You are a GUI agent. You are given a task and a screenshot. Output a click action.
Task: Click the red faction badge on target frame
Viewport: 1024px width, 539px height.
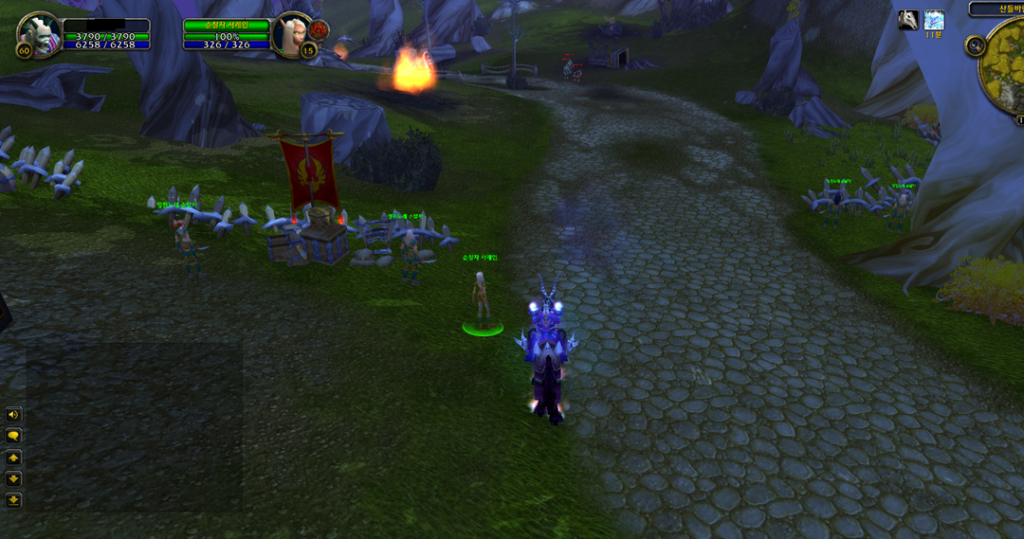point(319,29)
